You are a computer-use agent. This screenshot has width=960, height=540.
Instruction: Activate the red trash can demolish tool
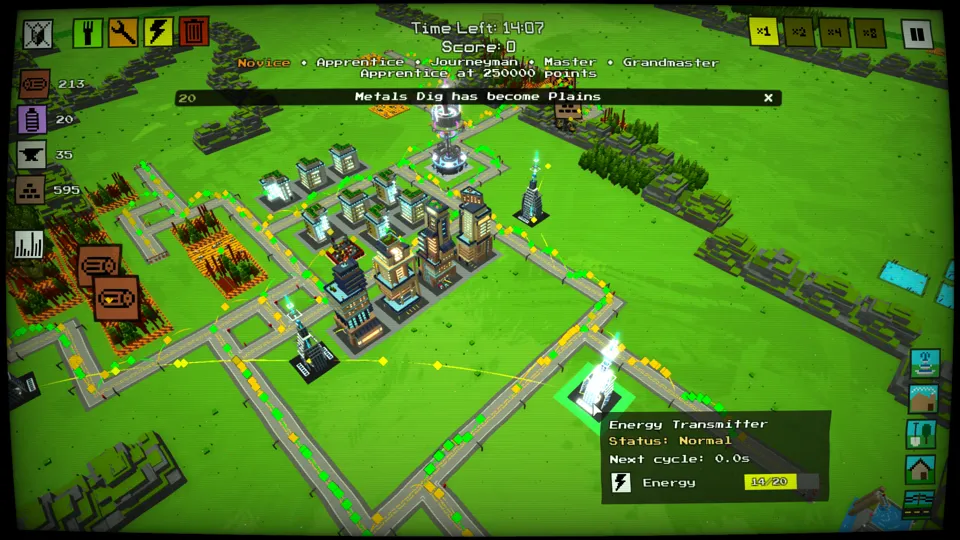(x=194, y=33)
